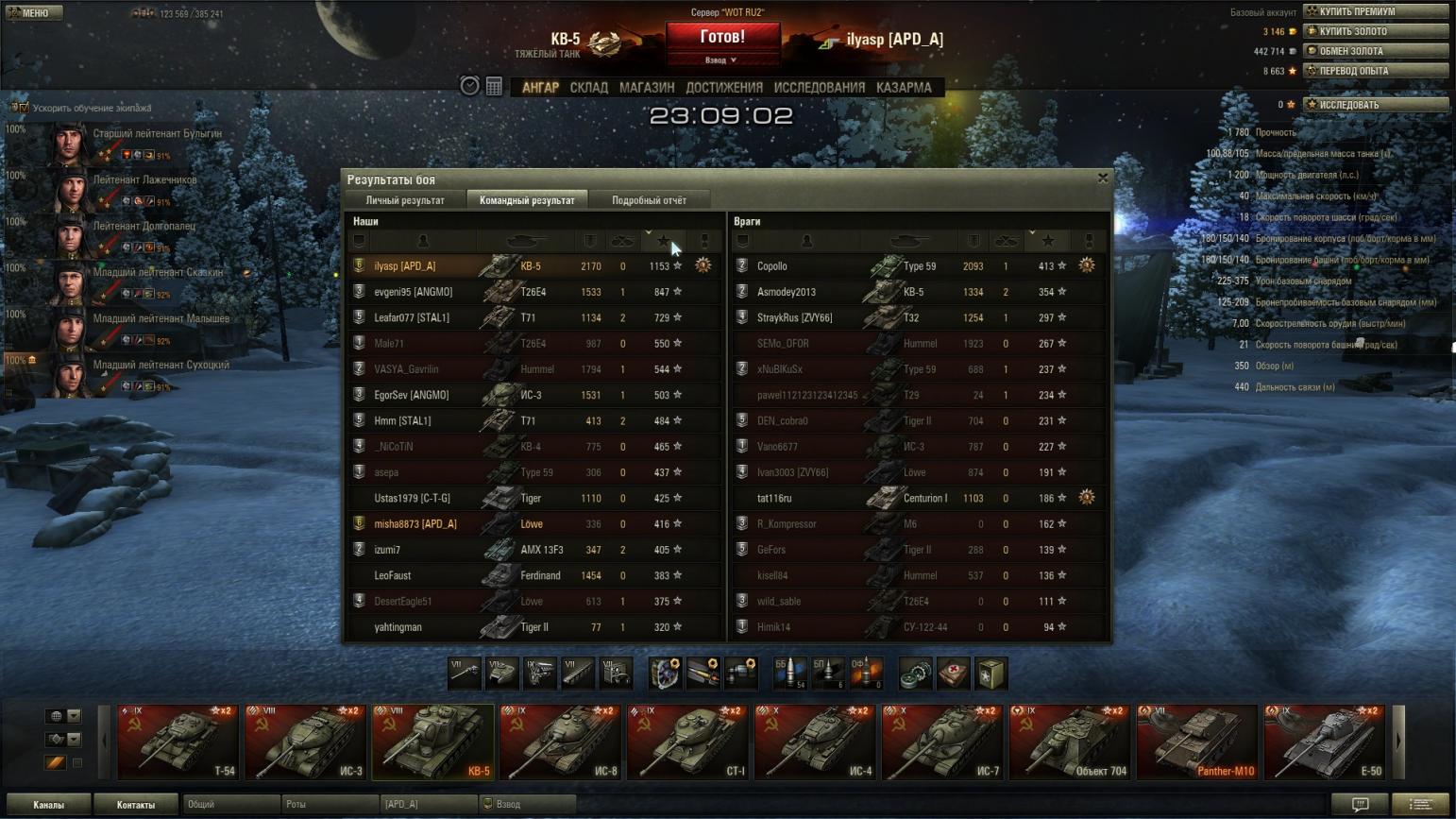Click Перевод опыта button
Viewport: 1456px width, 819px height.
point(1375,71)
